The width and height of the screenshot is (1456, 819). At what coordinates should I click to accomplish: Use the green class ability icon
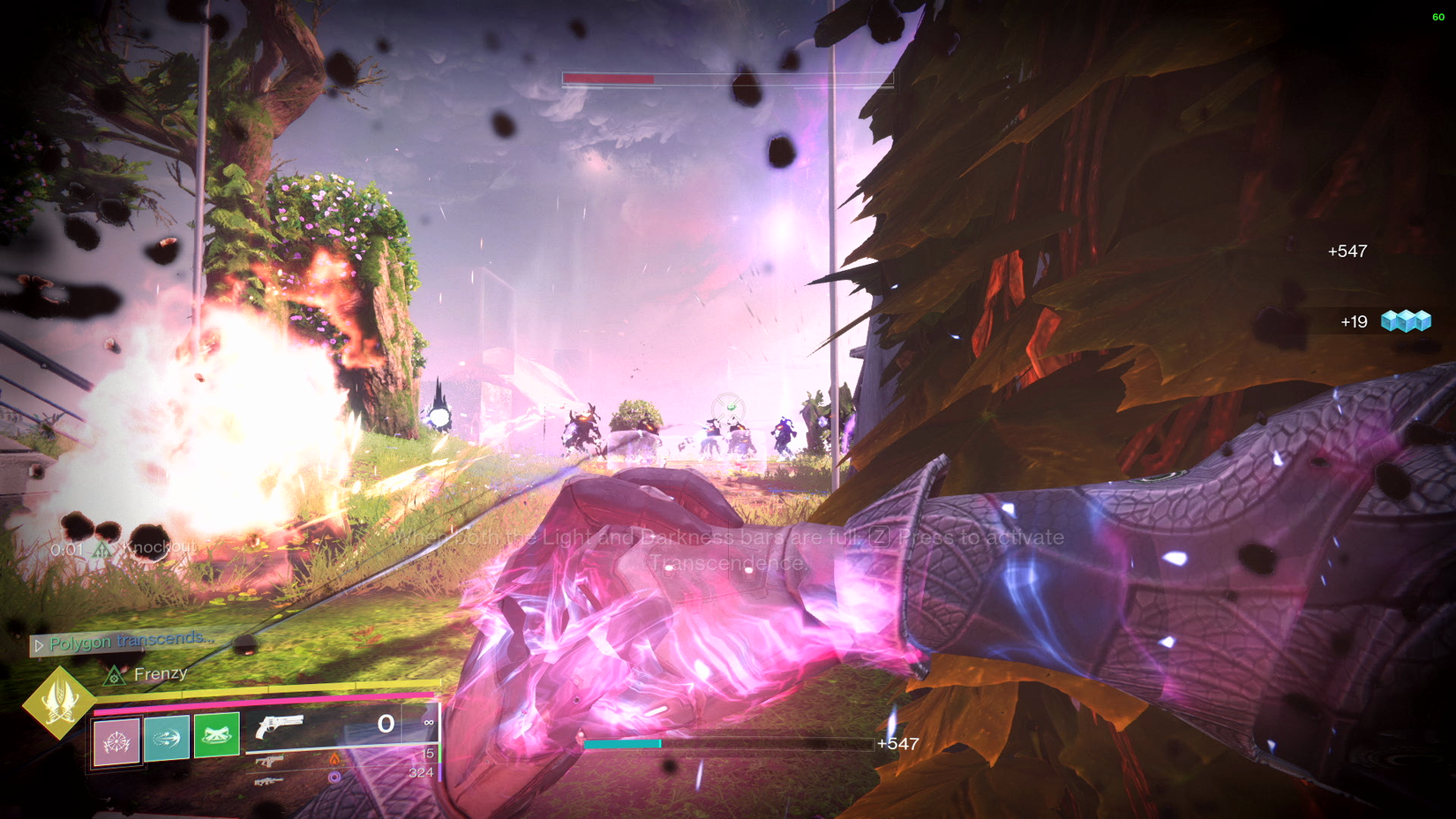coord(217,735)
